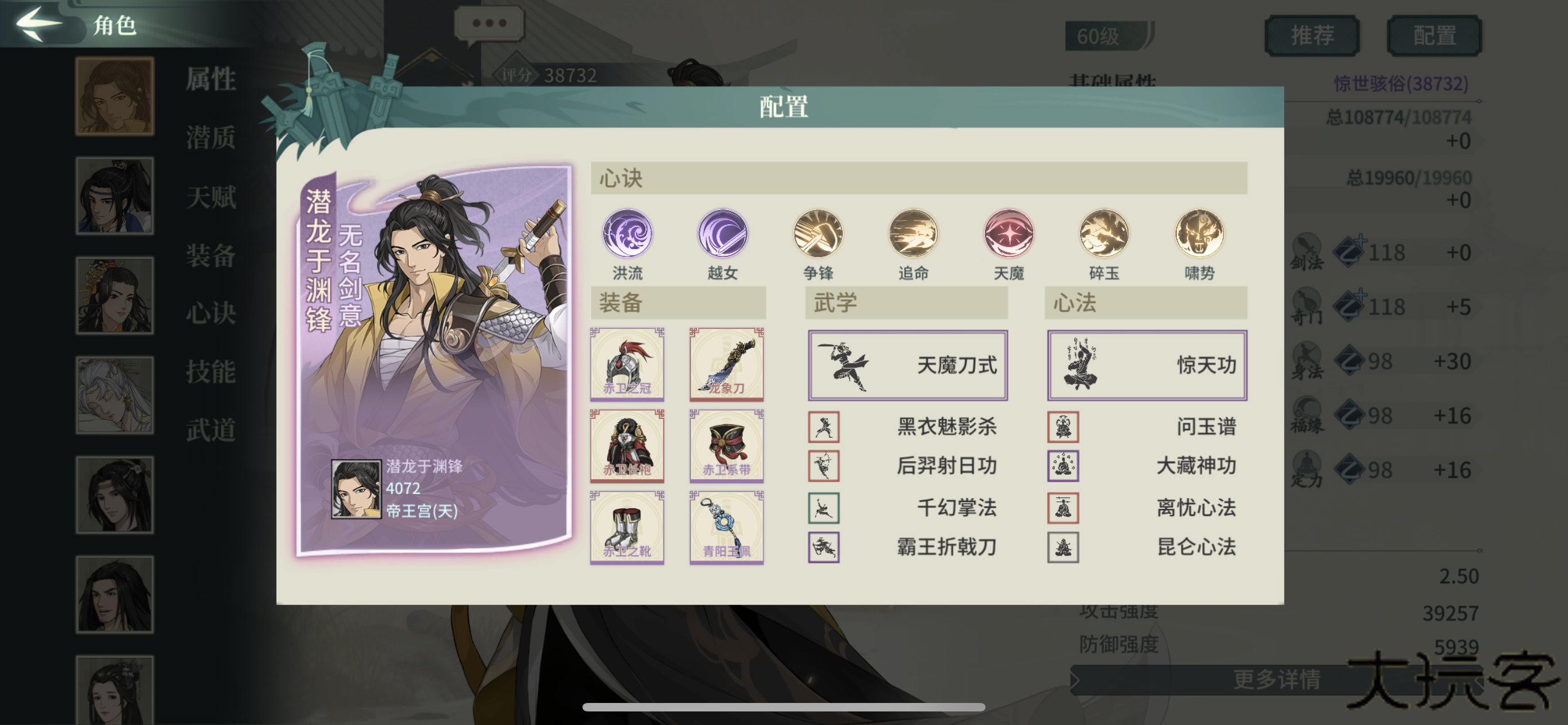Select the second character portrait thumbnail

pyautogui.click(x=115, y=195)
